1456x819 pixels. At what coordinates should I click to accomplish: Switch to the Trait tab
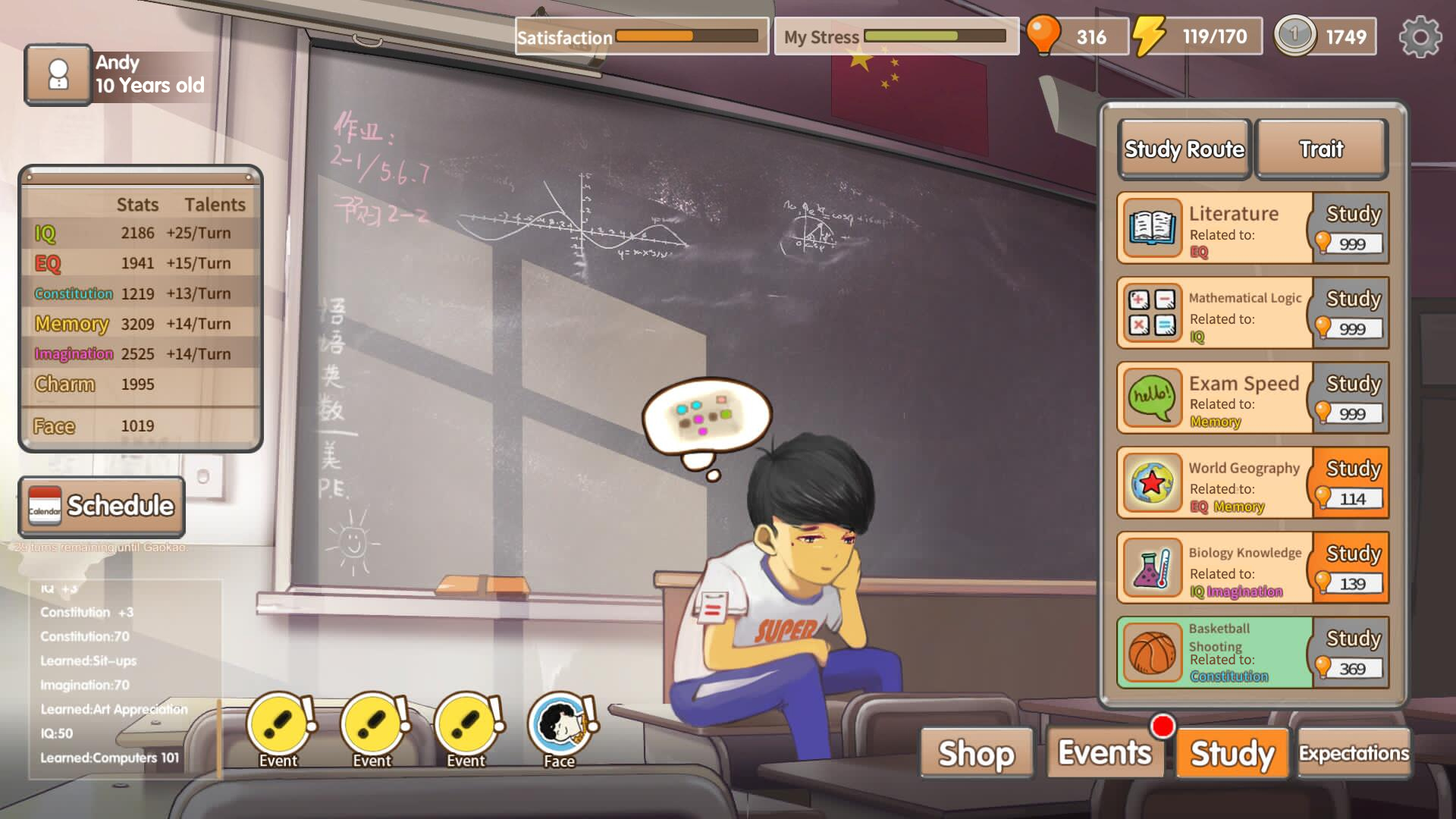1321,149
